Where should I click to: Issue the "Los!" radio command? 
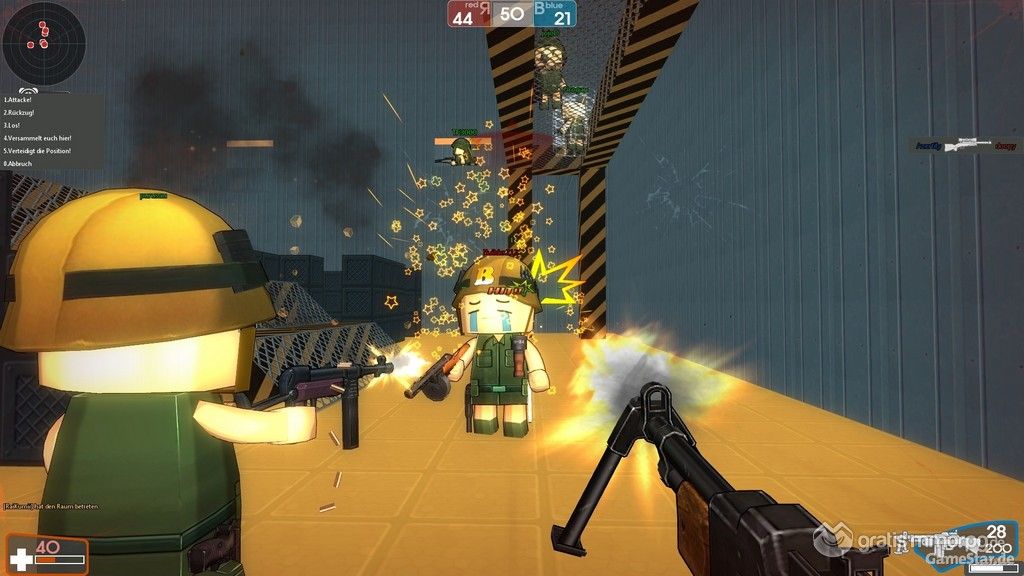click(x=14, y=125)
